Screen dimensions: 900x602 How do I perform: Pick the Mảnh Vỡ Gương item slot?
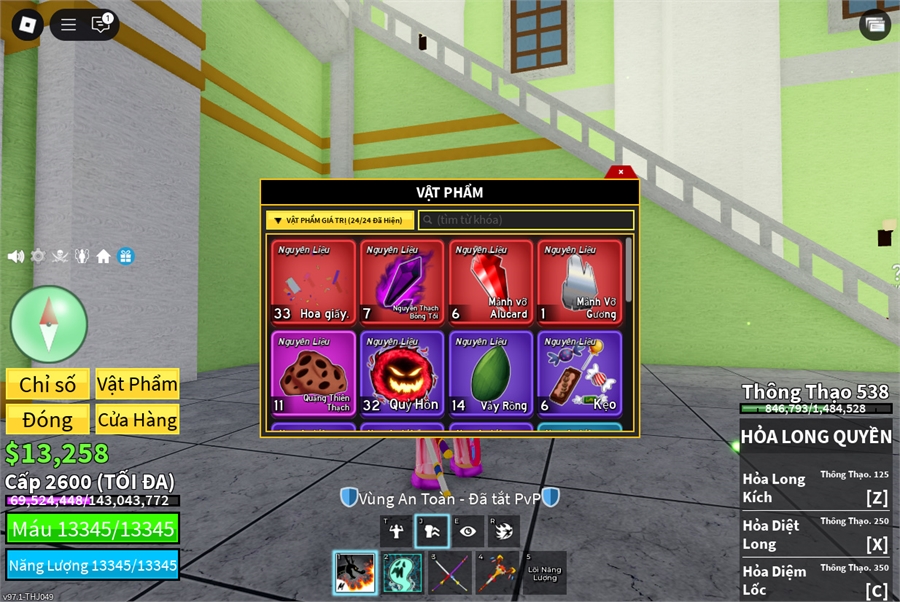pos(580,282)
